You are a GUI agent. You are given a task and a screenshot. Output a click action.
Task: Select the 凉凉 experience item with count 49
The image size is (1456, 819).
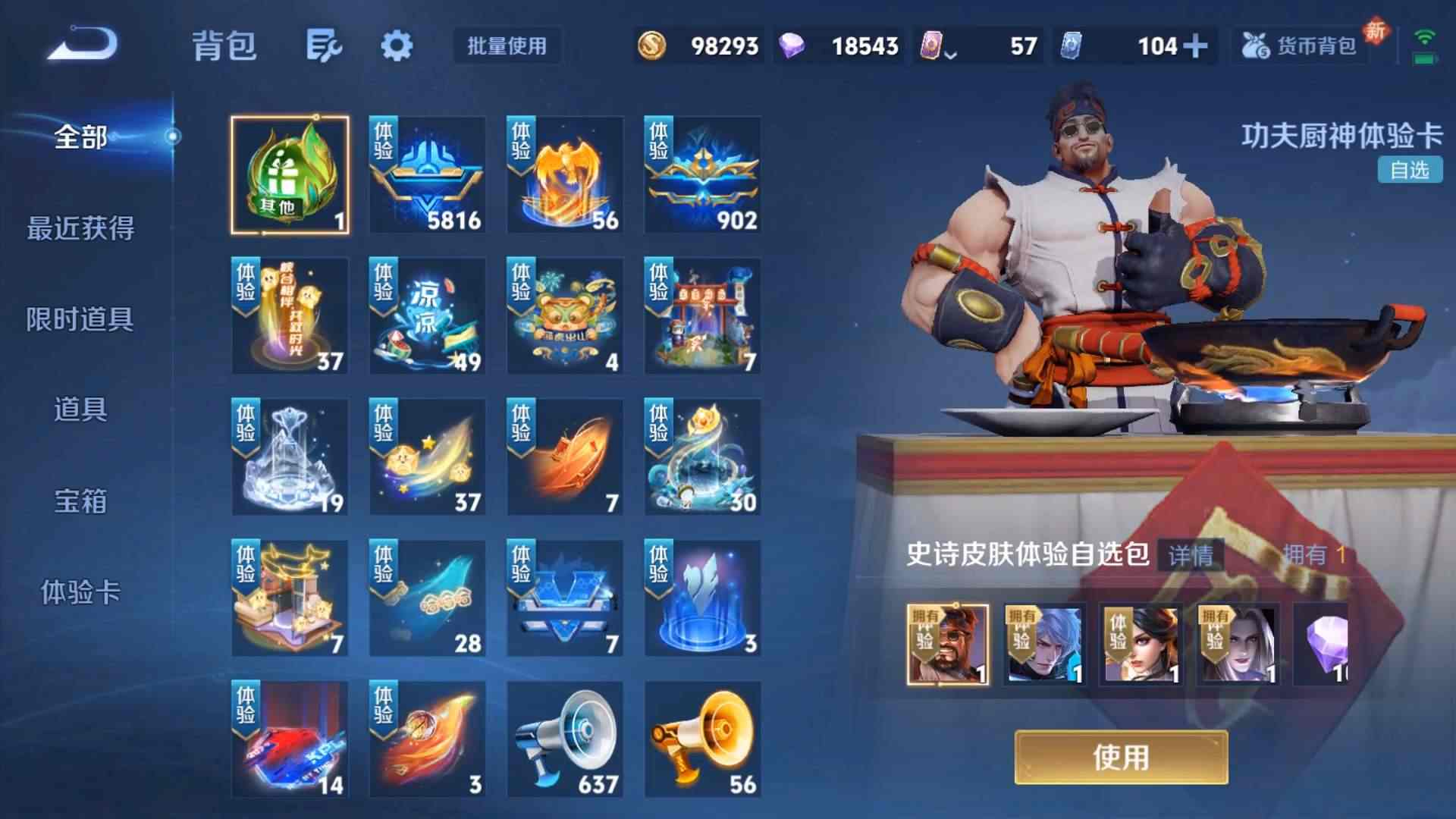click(x=426, y=315)
